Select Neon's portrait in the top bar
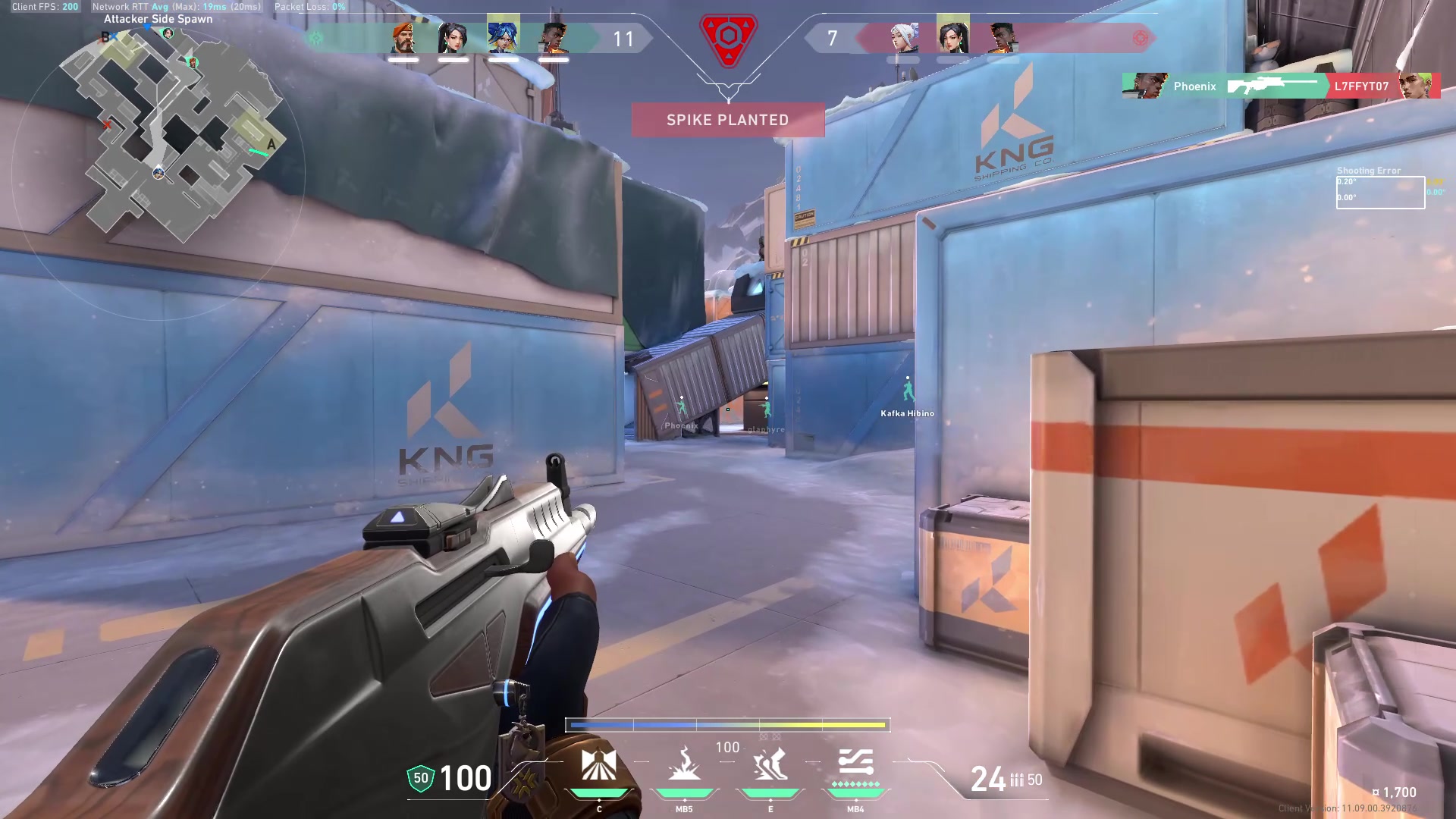Image resolution: width=1456 pixels, height=819 pixels. pos(503,36)
